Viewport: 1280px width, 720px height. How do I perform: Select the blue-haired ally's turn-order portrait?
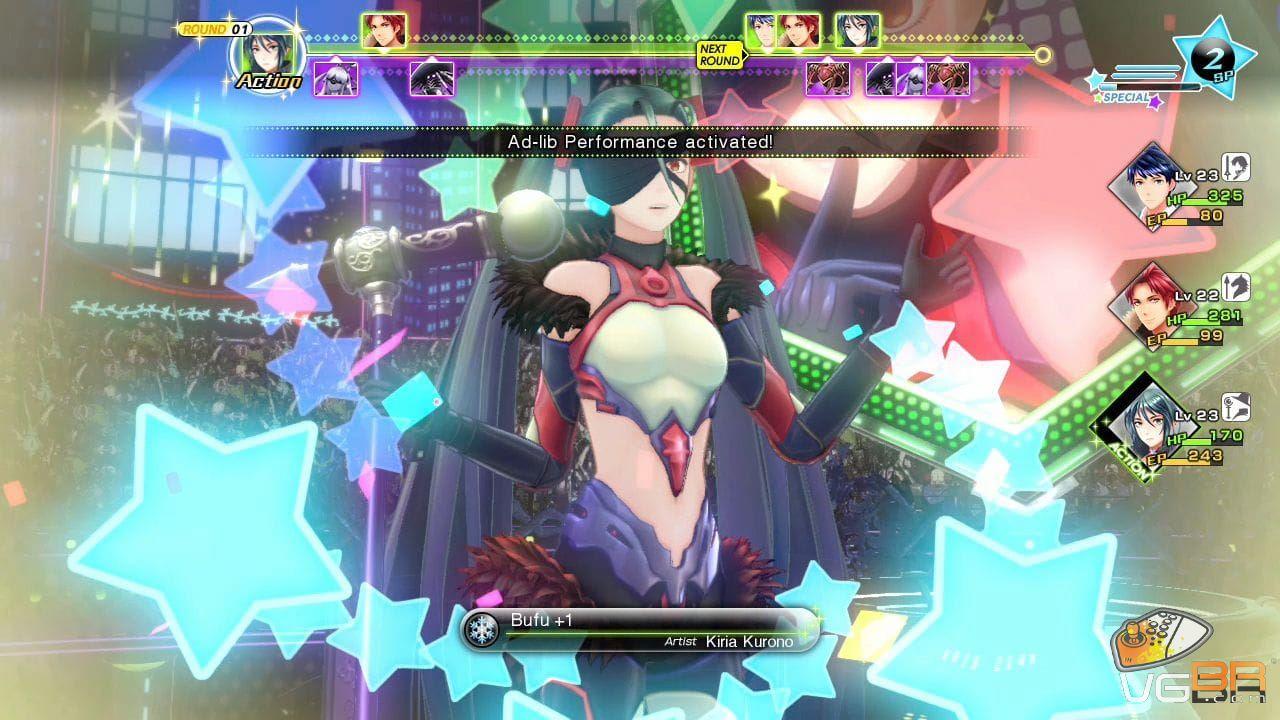[763, 31]
